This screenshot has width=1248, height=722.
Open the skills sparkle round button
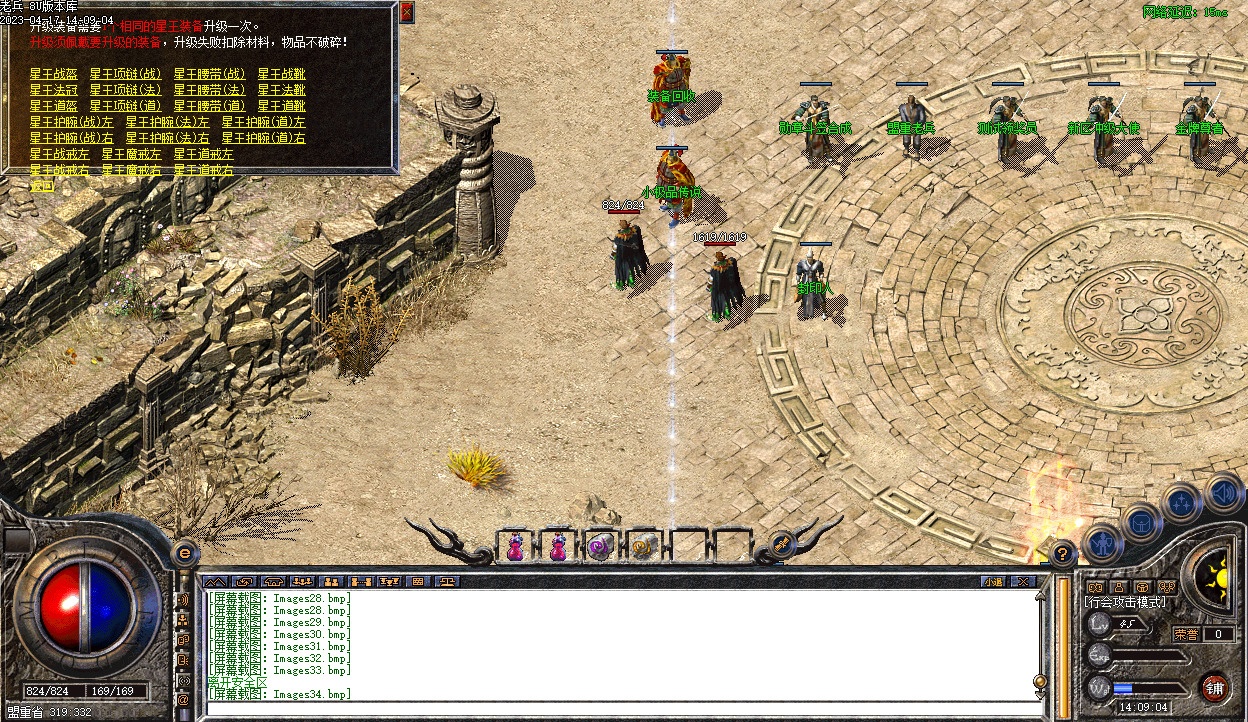point(1181,501)
